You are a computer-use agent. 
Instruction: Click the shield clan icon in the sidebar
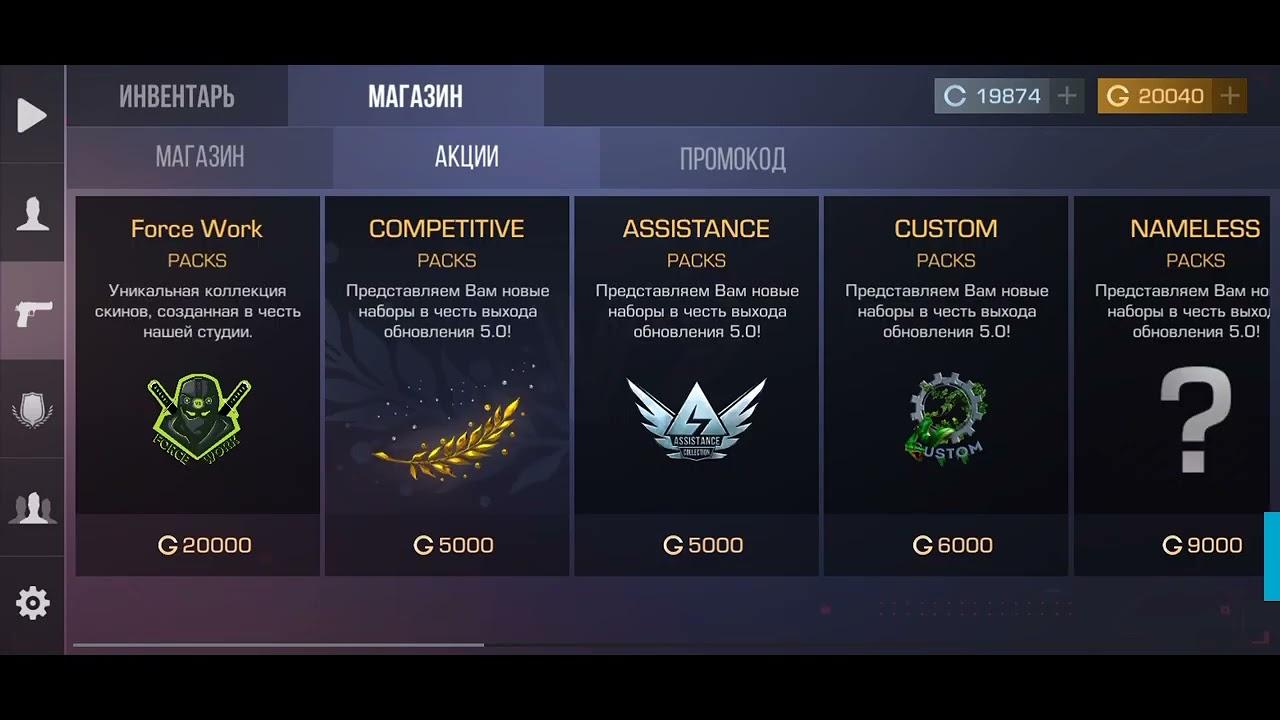(32, 408)
